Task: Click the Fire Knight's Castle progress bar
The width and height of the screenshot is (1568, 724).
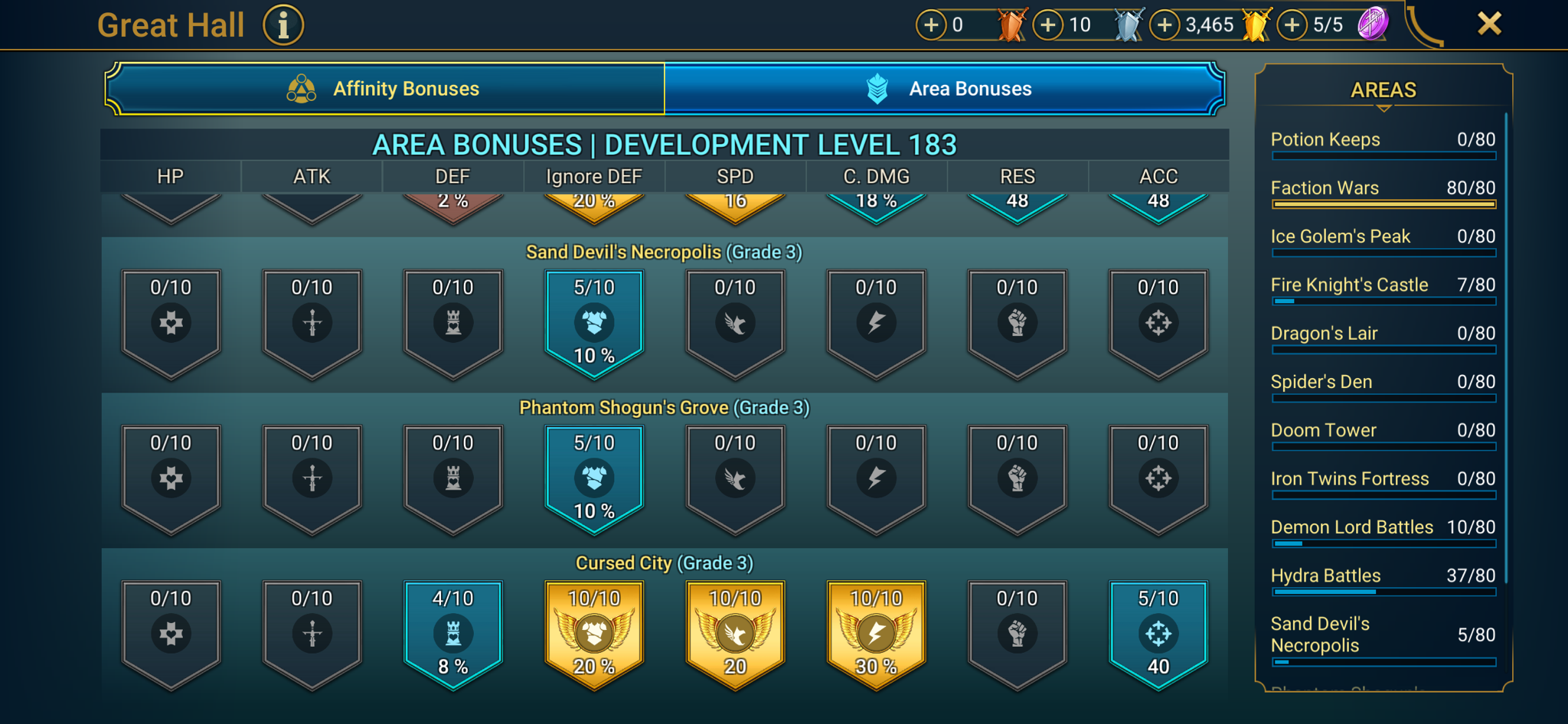Action: pyautogui.click(x=1383, y=302)
